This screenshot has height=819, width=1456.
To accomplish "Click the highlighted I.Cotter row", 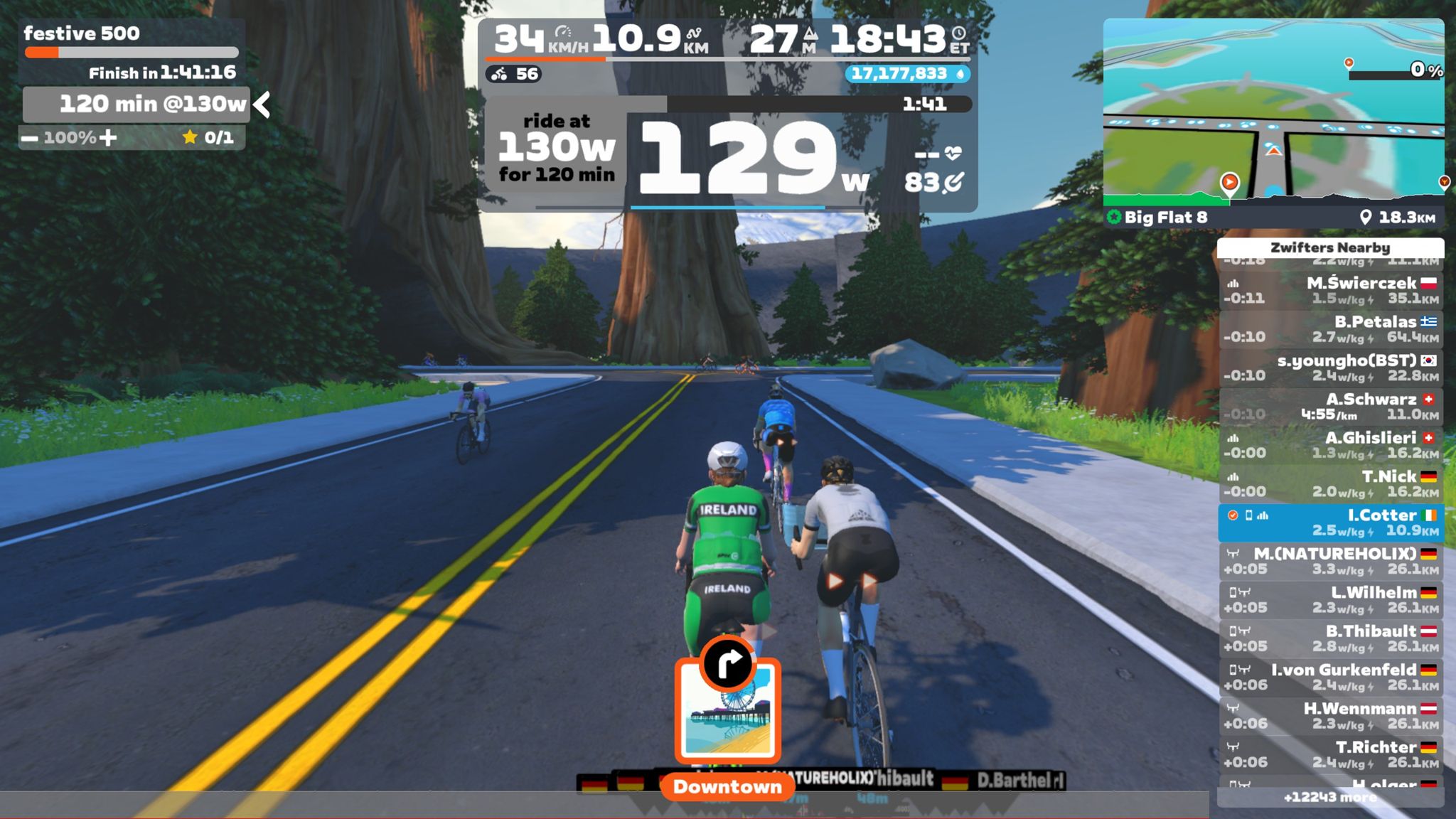I will click(1330, 523).
